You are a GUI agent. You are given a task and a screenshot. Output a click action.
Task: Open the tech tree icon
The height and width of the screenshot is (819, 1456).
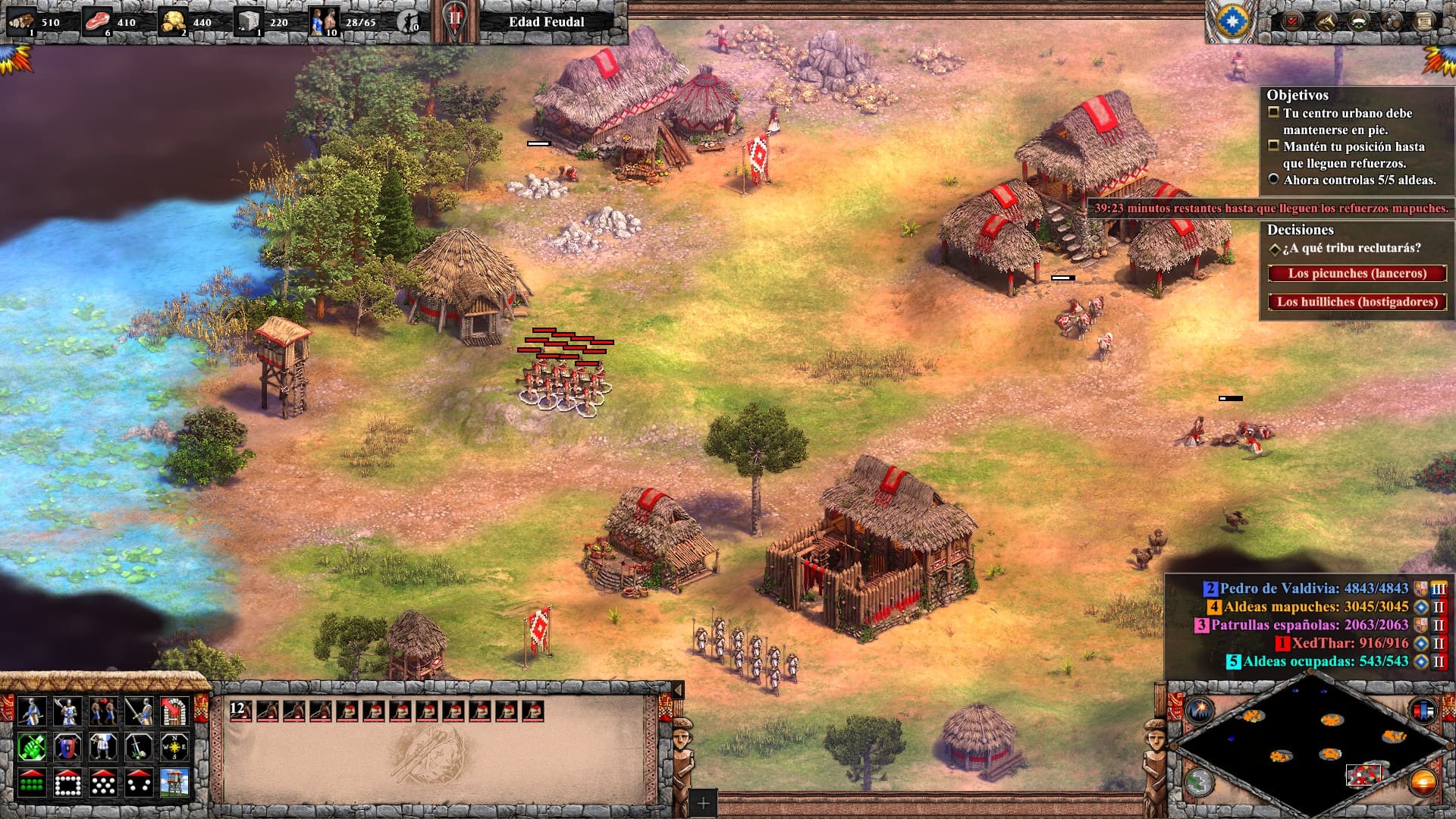point(1325,20)
